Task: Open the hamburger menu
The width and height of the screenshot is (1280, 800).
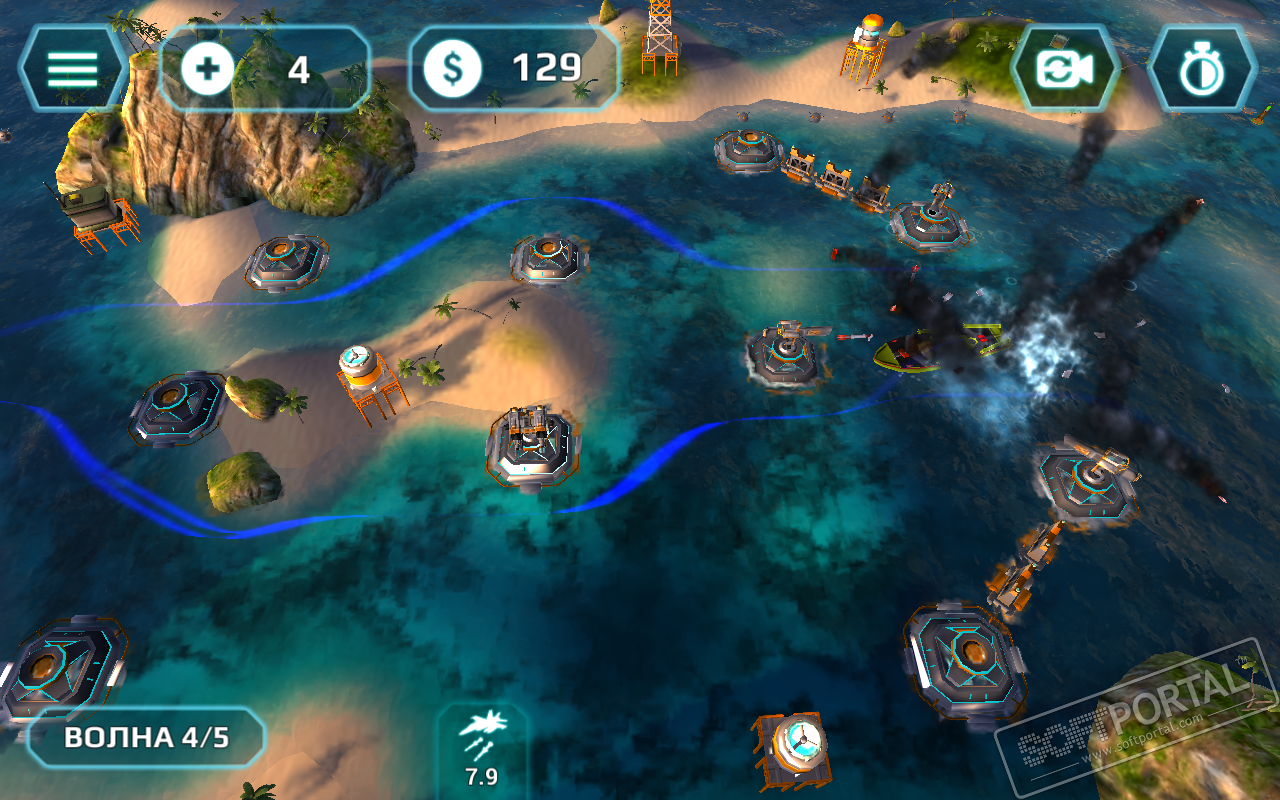Action: point(72,68)
